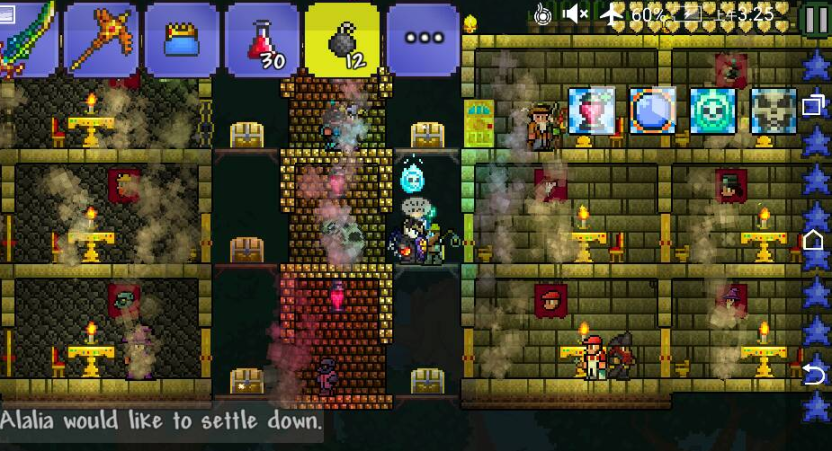This screenshot has width=832, height=451.
Task: Select the blue crown item hotbar slot
Action: click(x=181, y=39)
